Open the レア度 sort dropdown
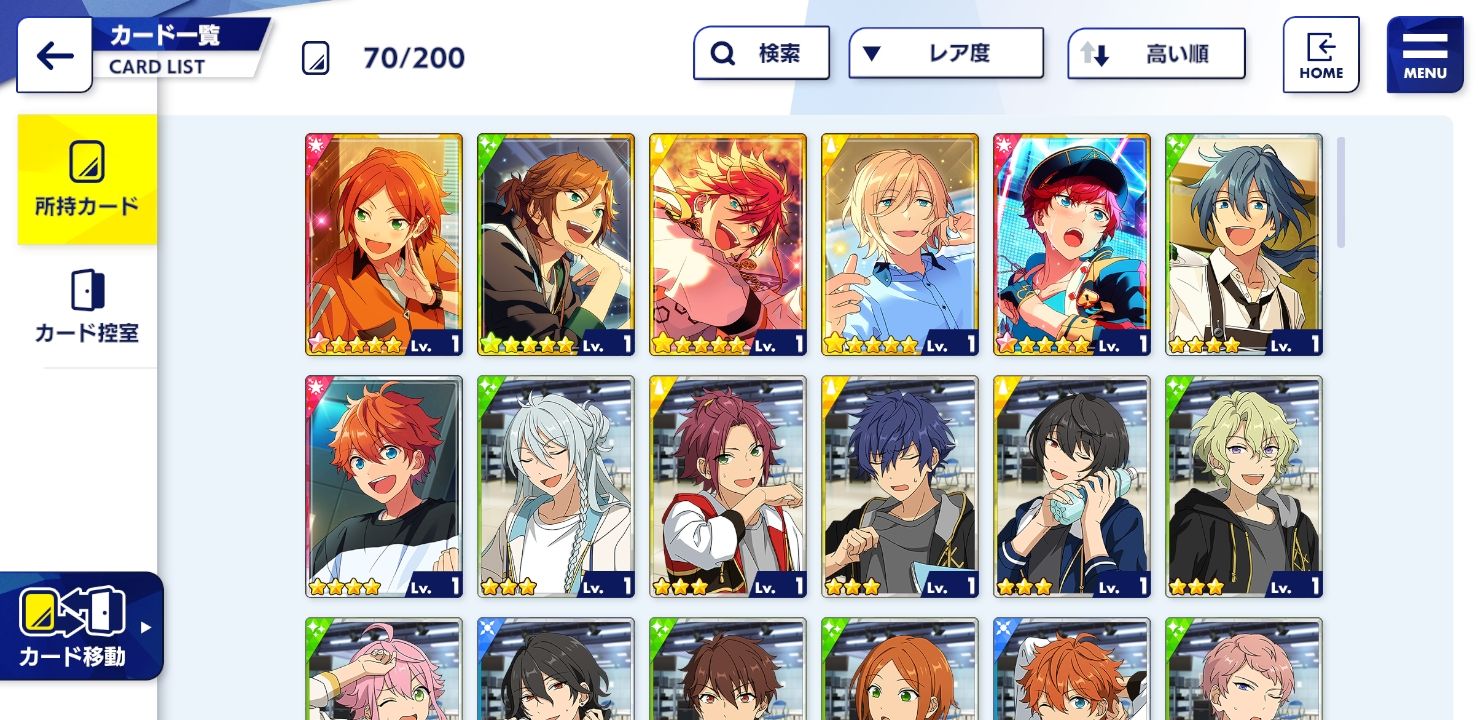Viewport: 1480px width, 720px height. (945, 53)
